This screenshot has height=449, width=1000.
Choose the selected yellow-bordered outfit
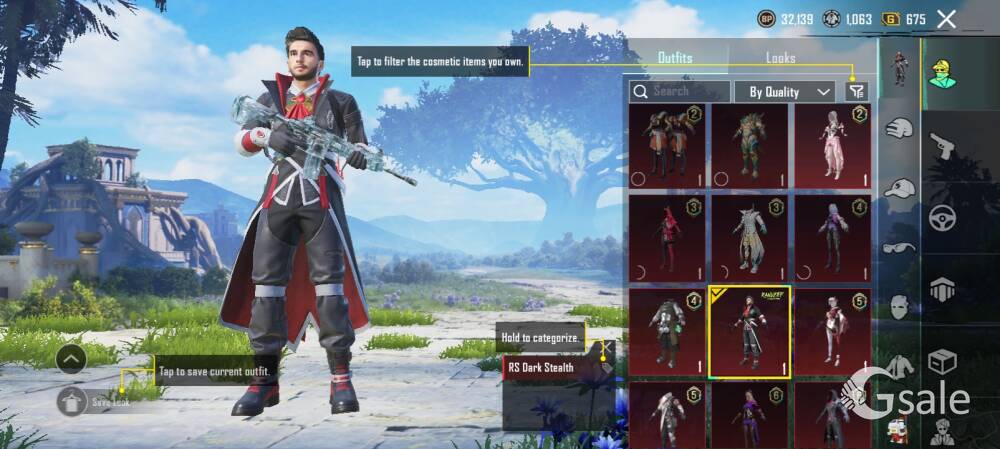click(x=750, y=331)
